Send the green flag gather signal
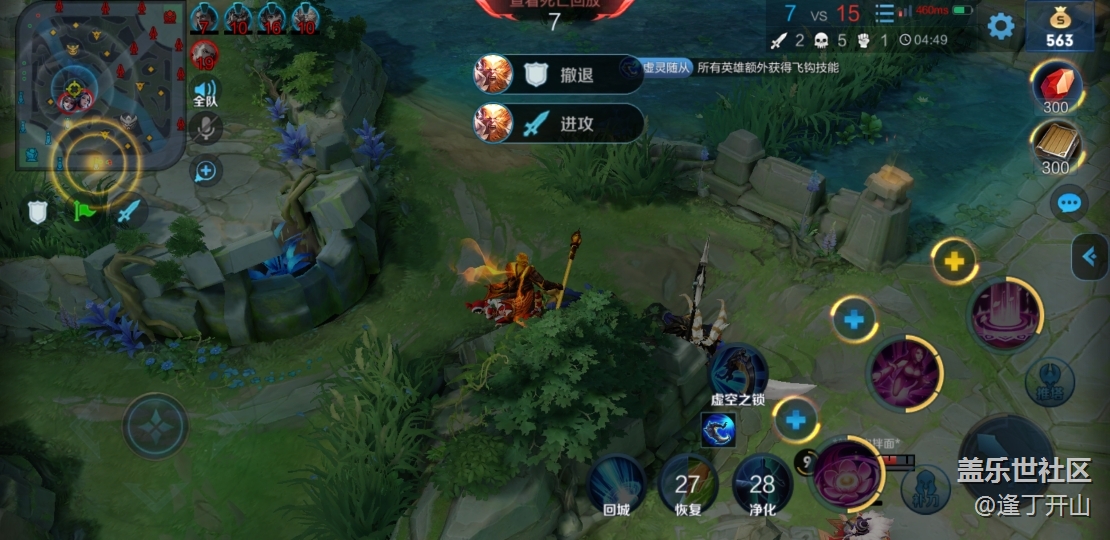1110x540 pixels. 83,211
